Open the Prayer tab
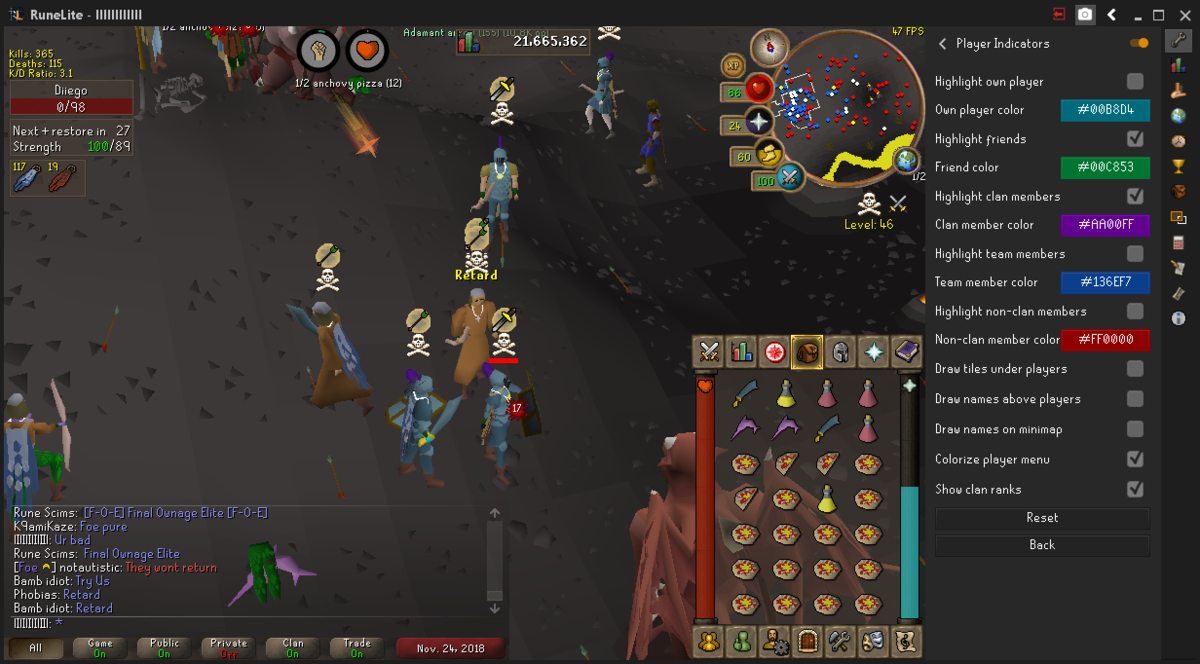Viewport: 1200px width, 664px height. pyautogui.click(x=873, y=352)
